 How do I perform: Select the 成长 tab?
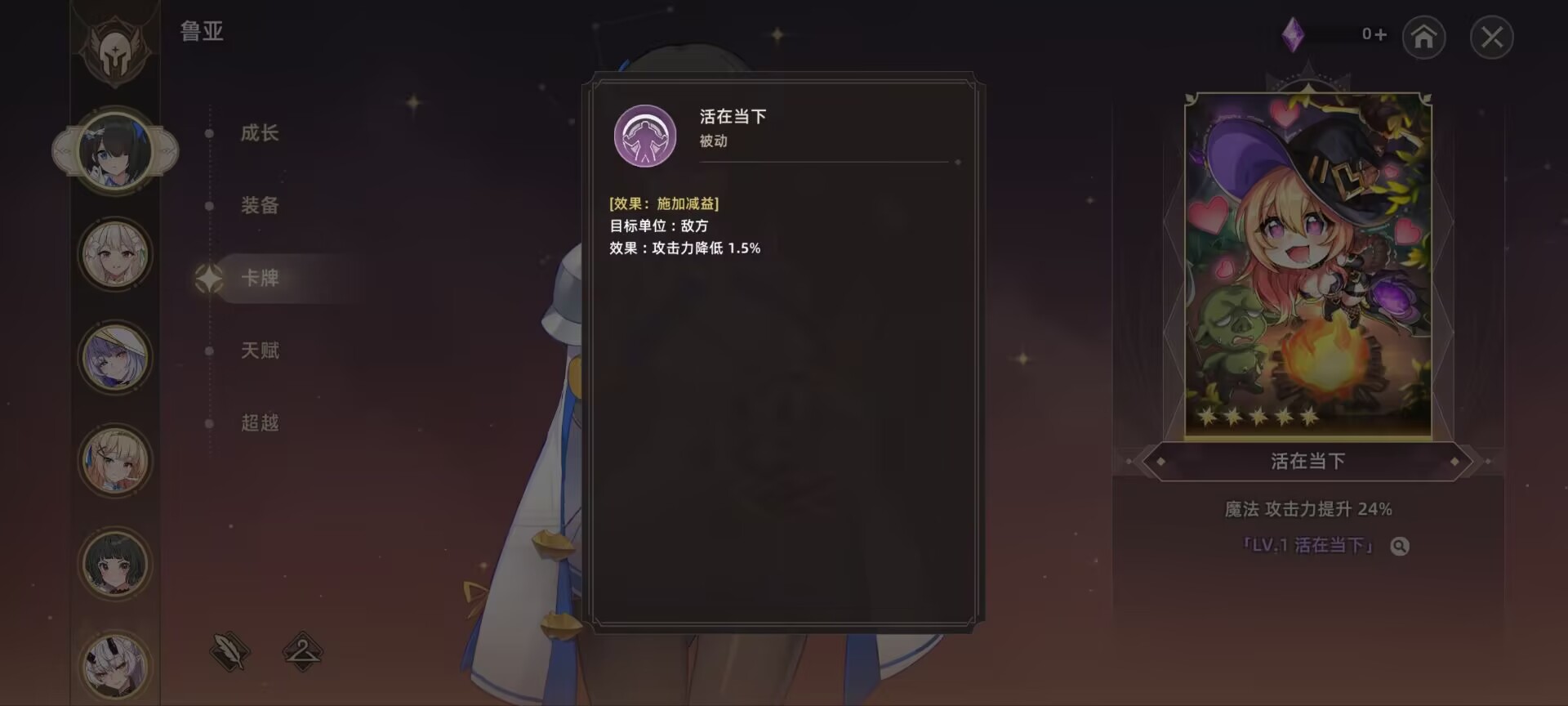[x=261, y=133]
